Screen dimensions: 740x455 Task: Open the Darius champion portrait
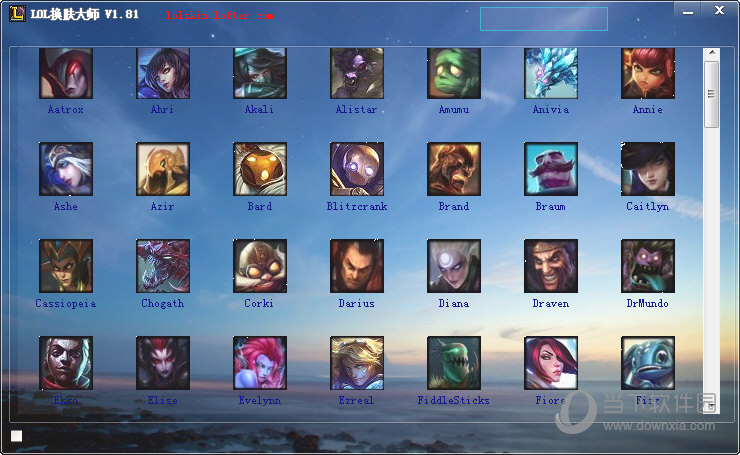[x=357, y=265]
